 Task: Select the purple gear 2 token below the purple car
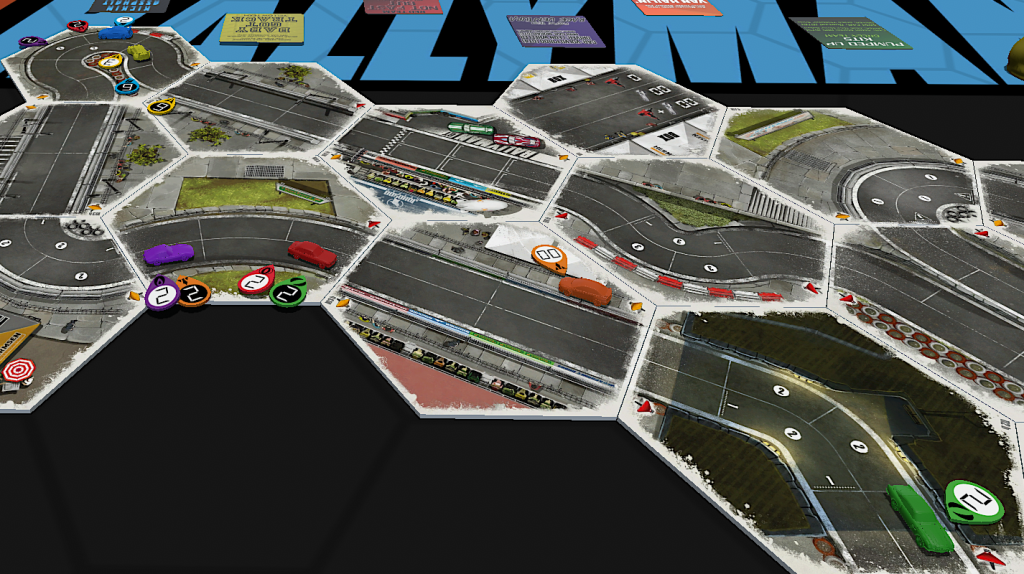click(161, 295)
